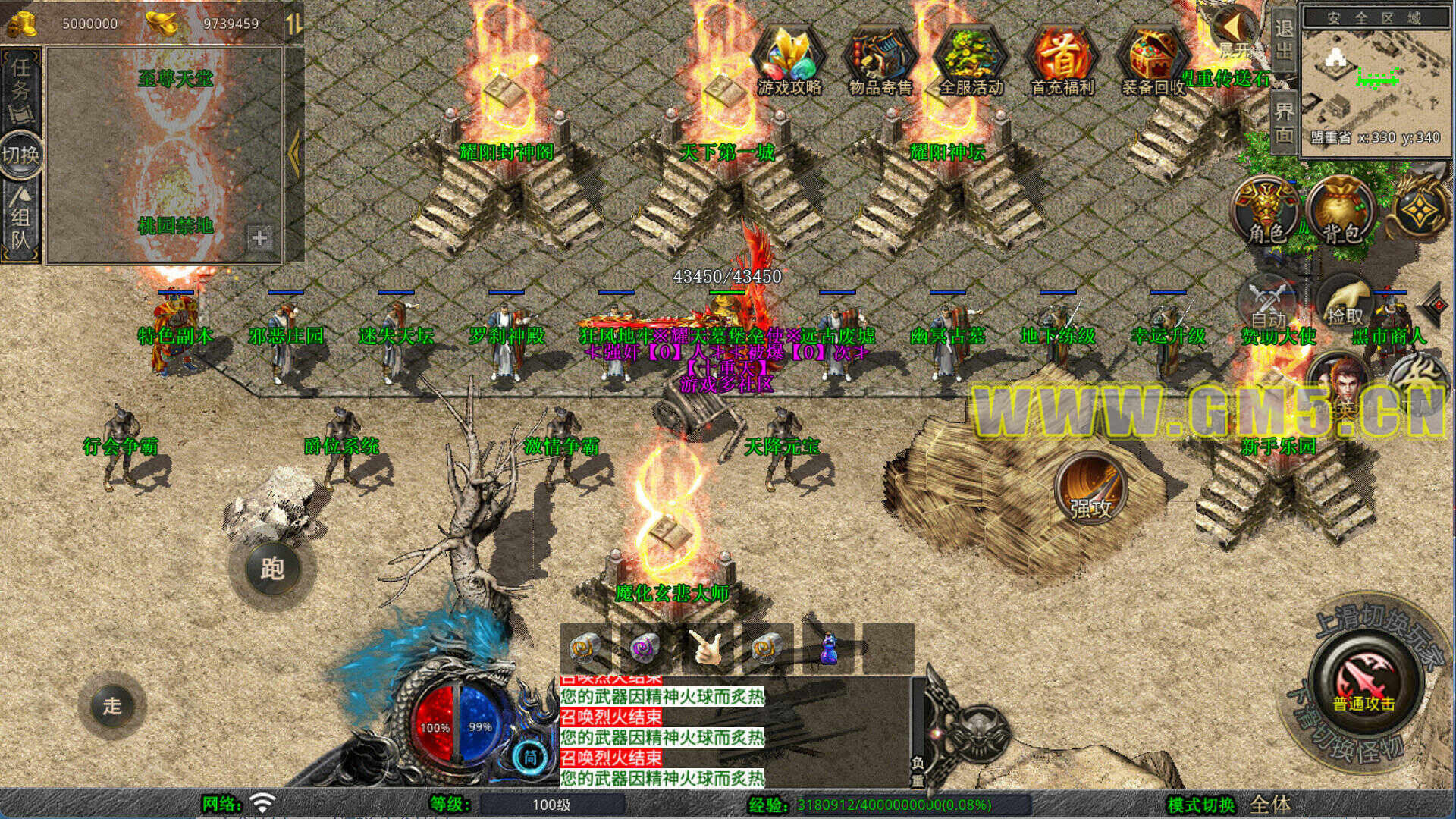Open the 游戏攻略 game guide icon

pos(789,62)
